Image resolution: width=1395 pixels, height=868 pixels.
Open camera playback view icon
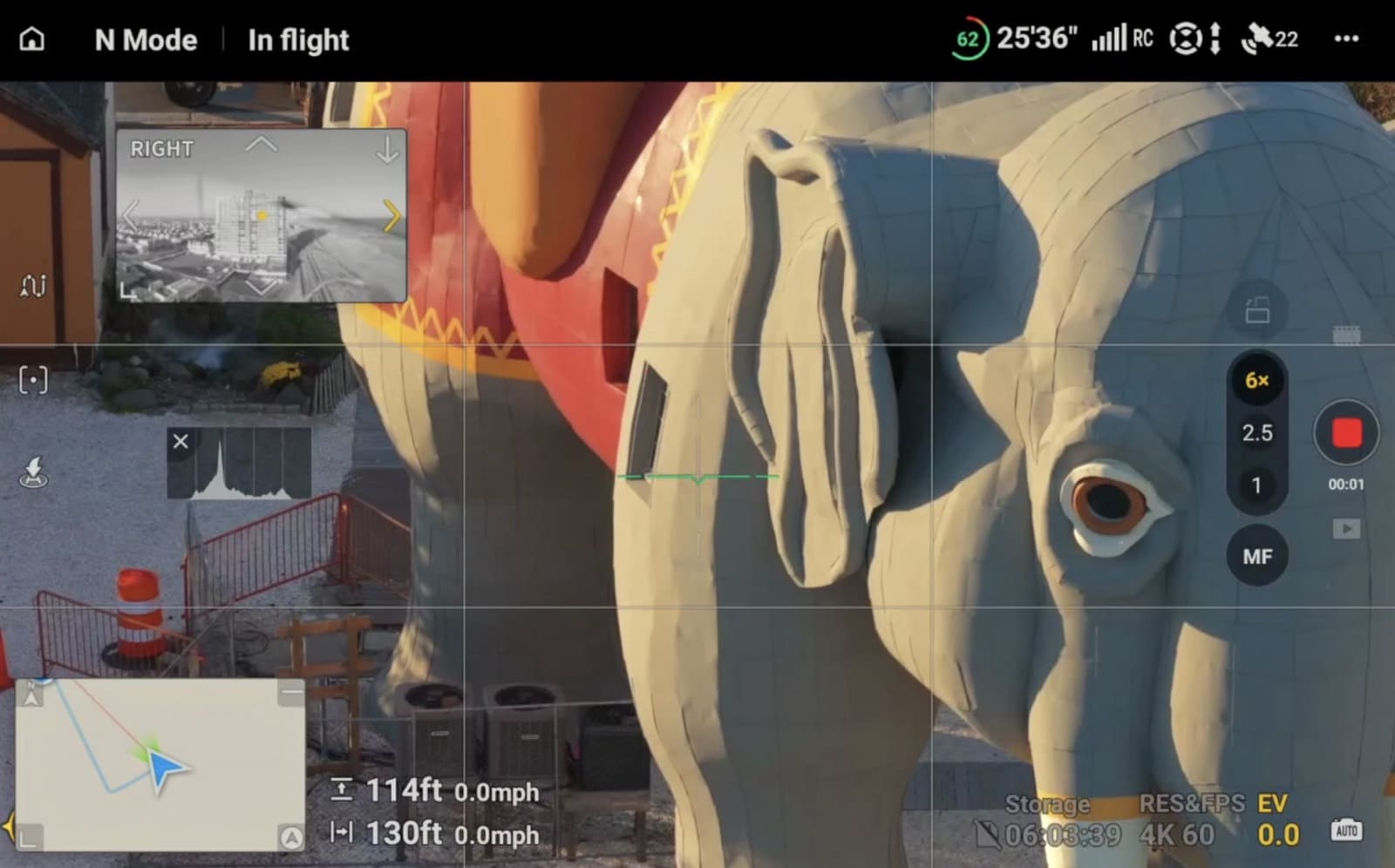[x=1347, y=528]
